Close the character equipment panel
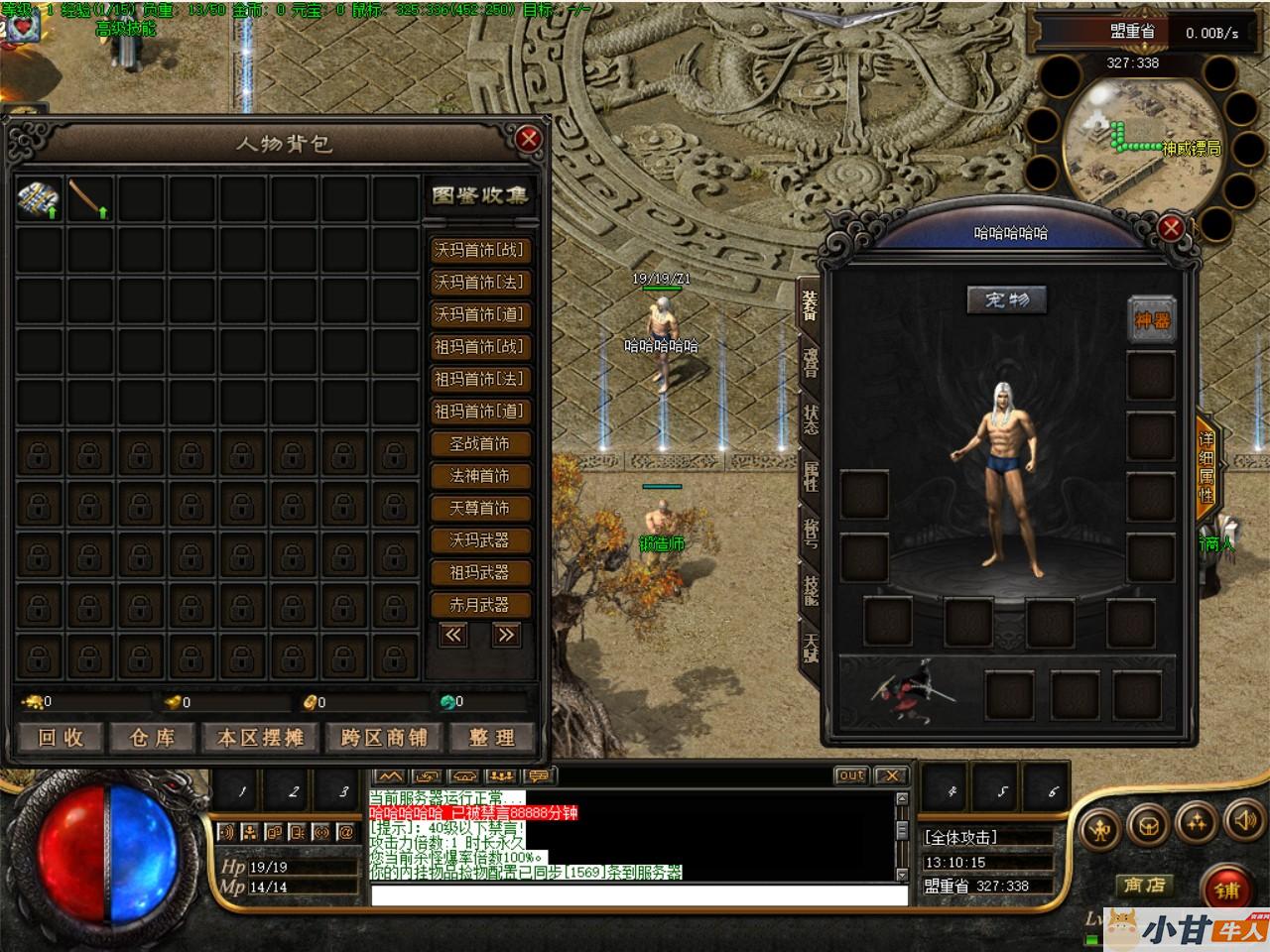Screen dimensions: 1270x952 coord(1171,228)
